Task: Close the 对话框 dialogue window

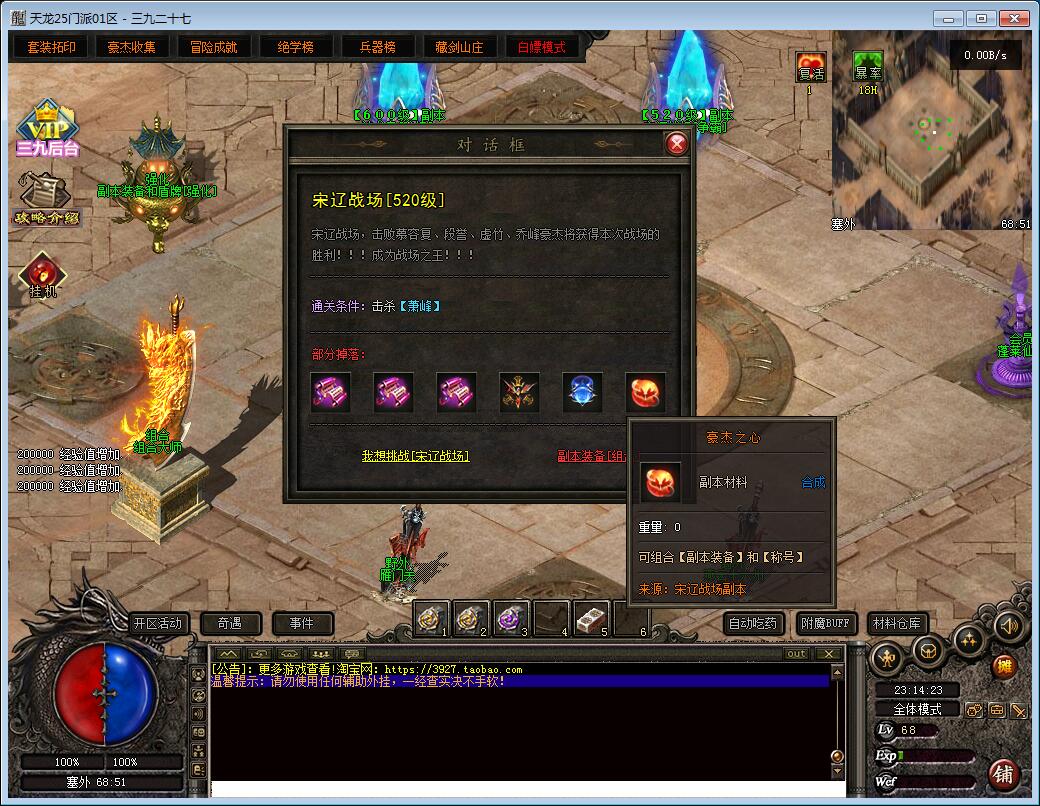Action: [x=677, y=144]
